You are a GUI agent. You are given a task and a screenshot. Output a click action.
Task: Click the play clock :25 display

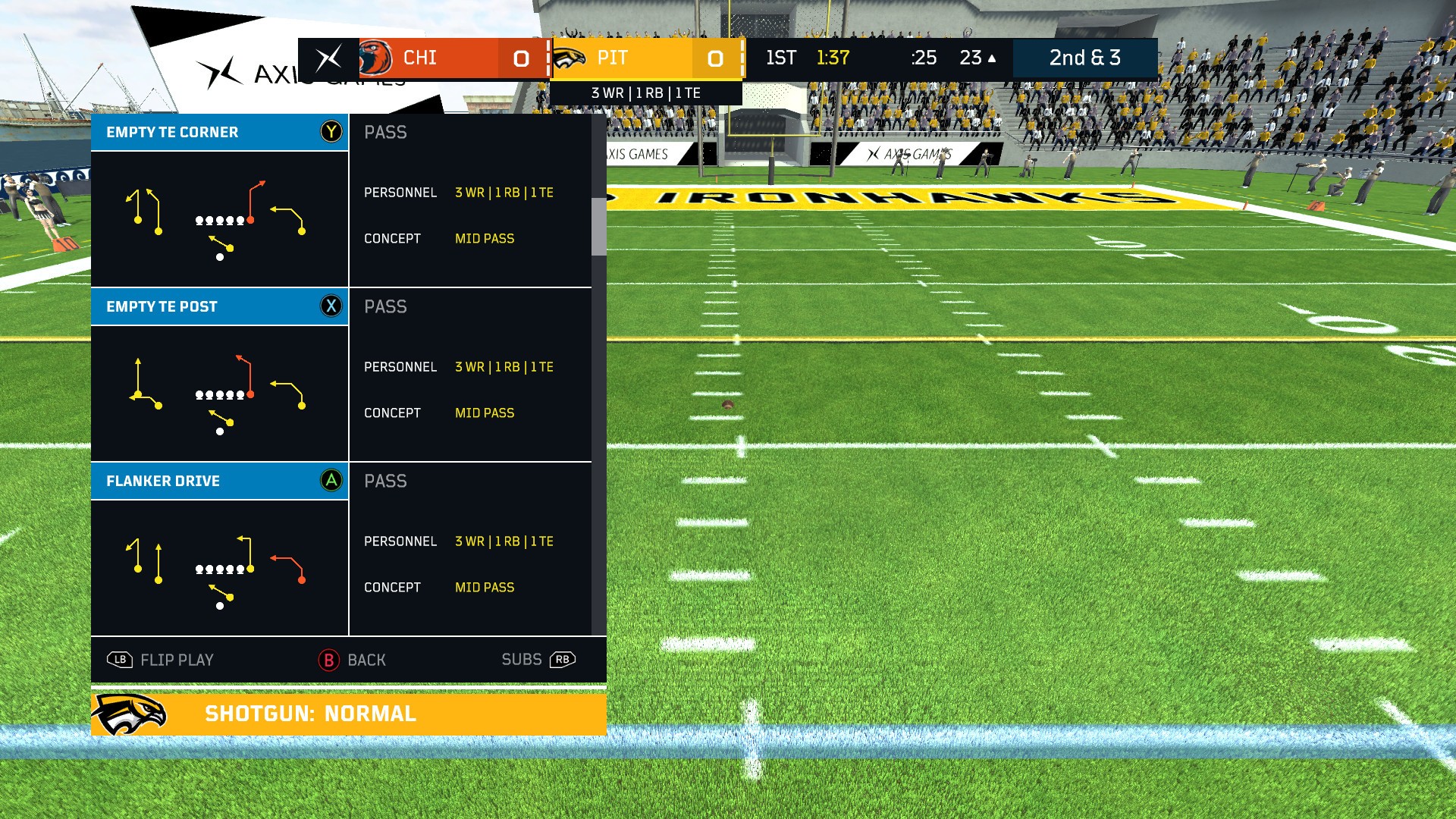[924, 58]
